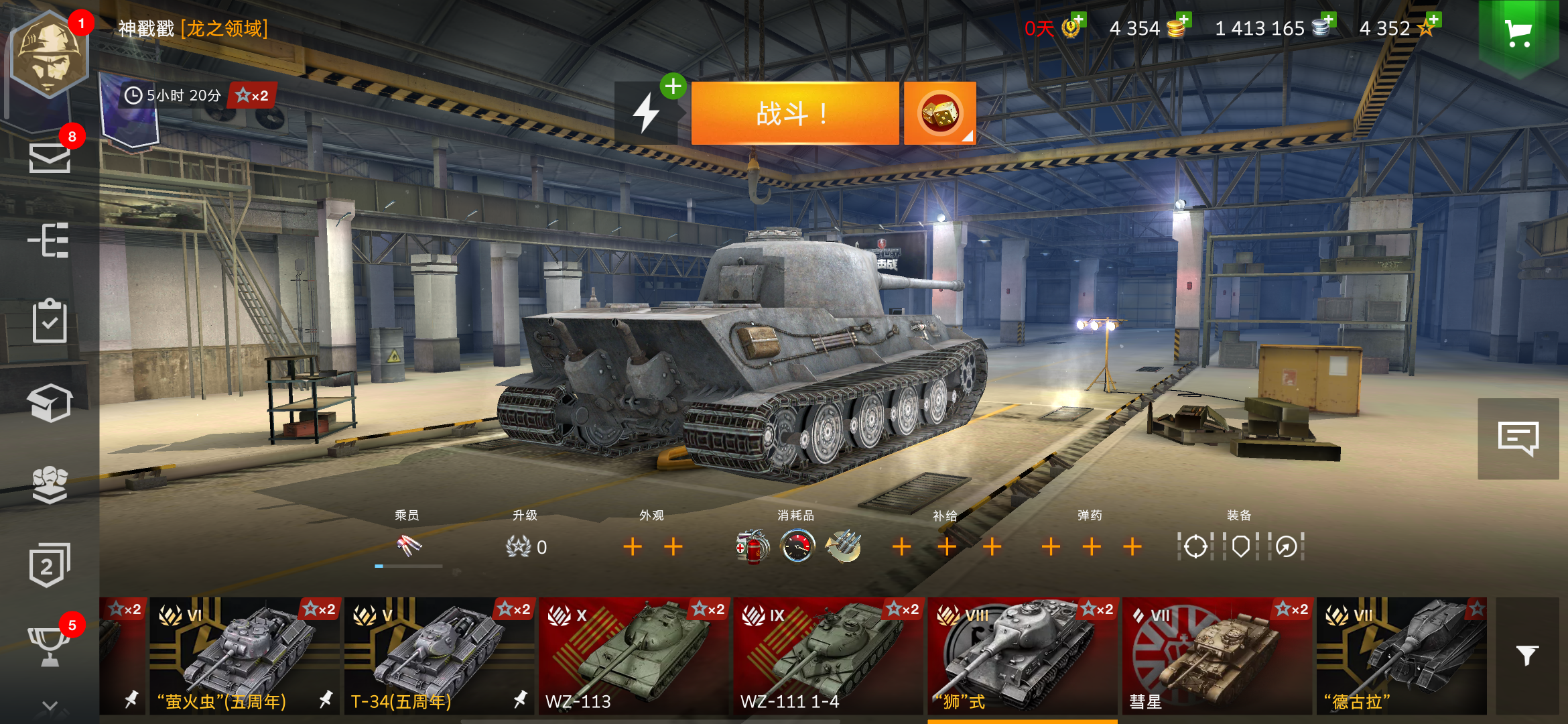1568x724 pixels.
Task: Open the mail inbox with 8 notifications
Action: click(x=49, y=159)
